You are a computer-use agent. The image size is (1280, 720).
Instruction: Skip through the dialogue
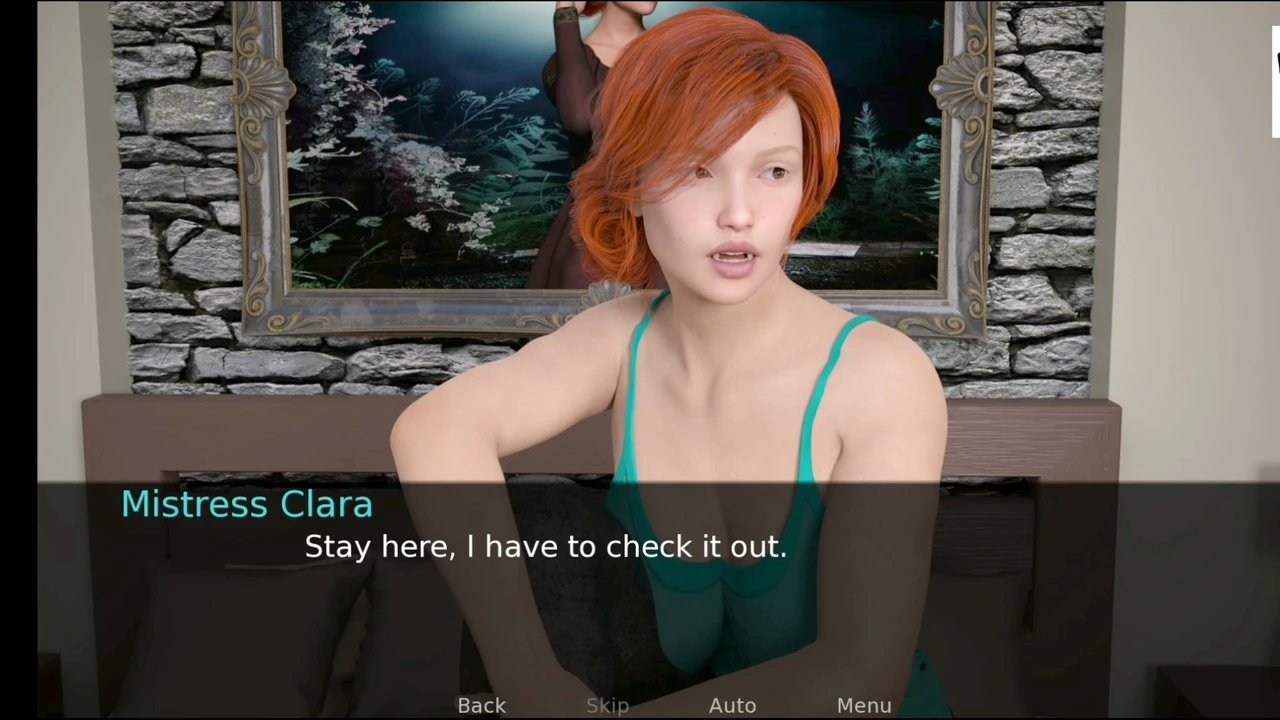[607, 706]
